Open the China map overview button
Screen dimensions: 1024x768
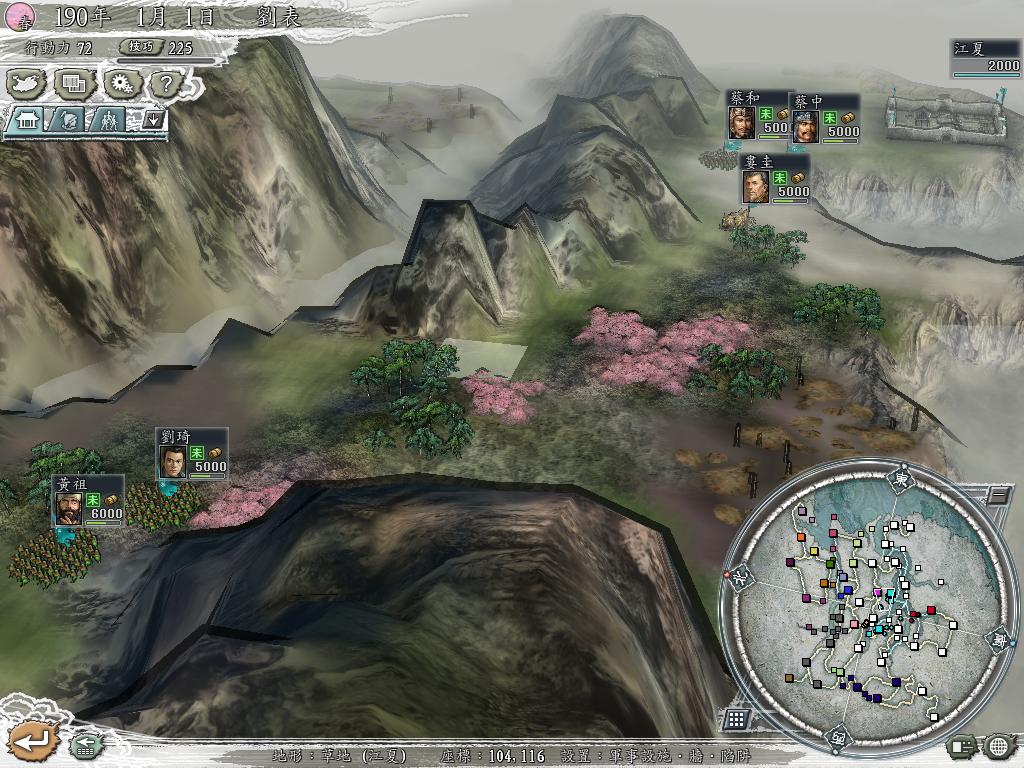click(28, 83)
